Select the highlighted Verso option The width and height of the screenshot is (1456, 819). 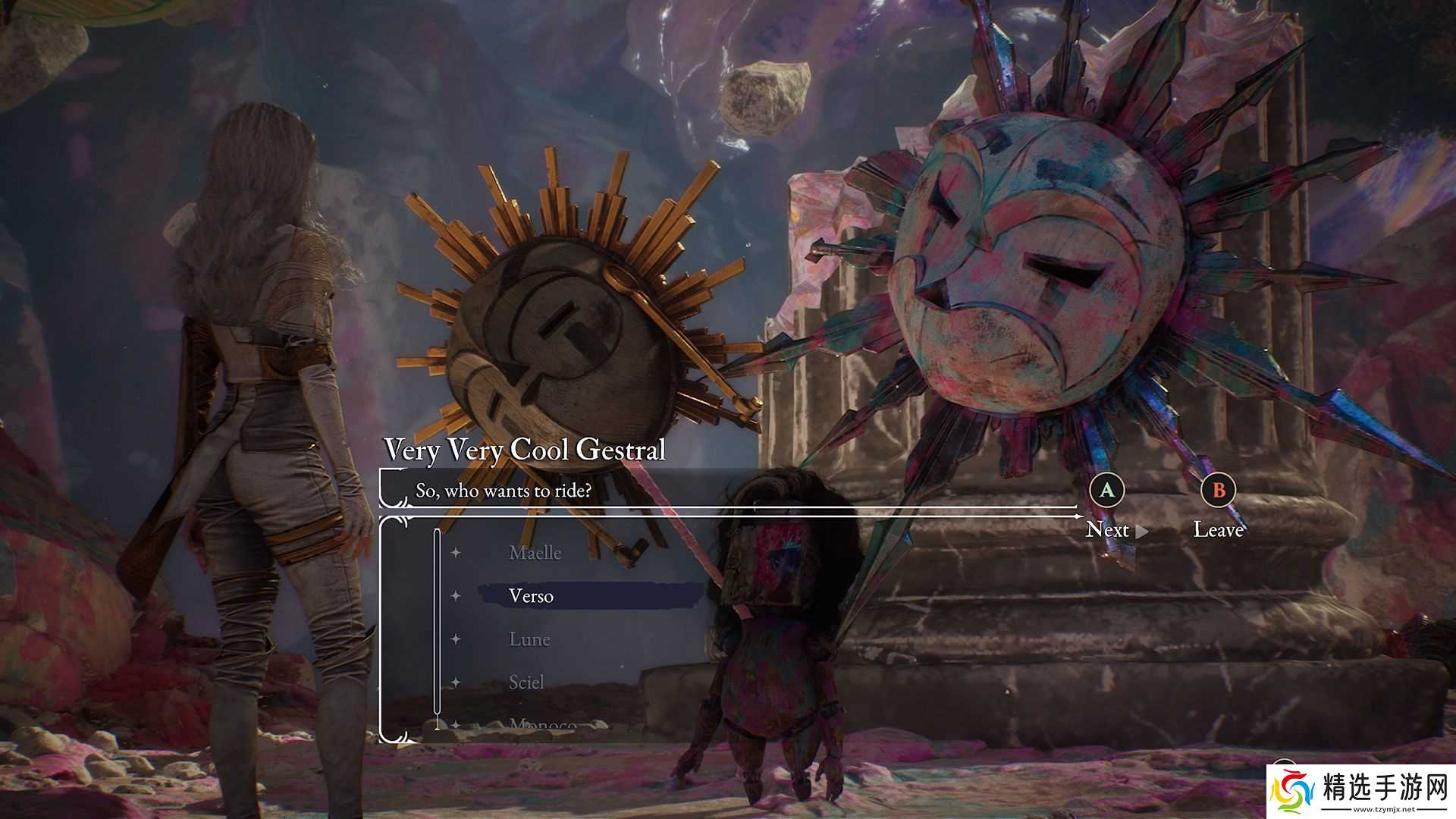click(x=532, y=596)
